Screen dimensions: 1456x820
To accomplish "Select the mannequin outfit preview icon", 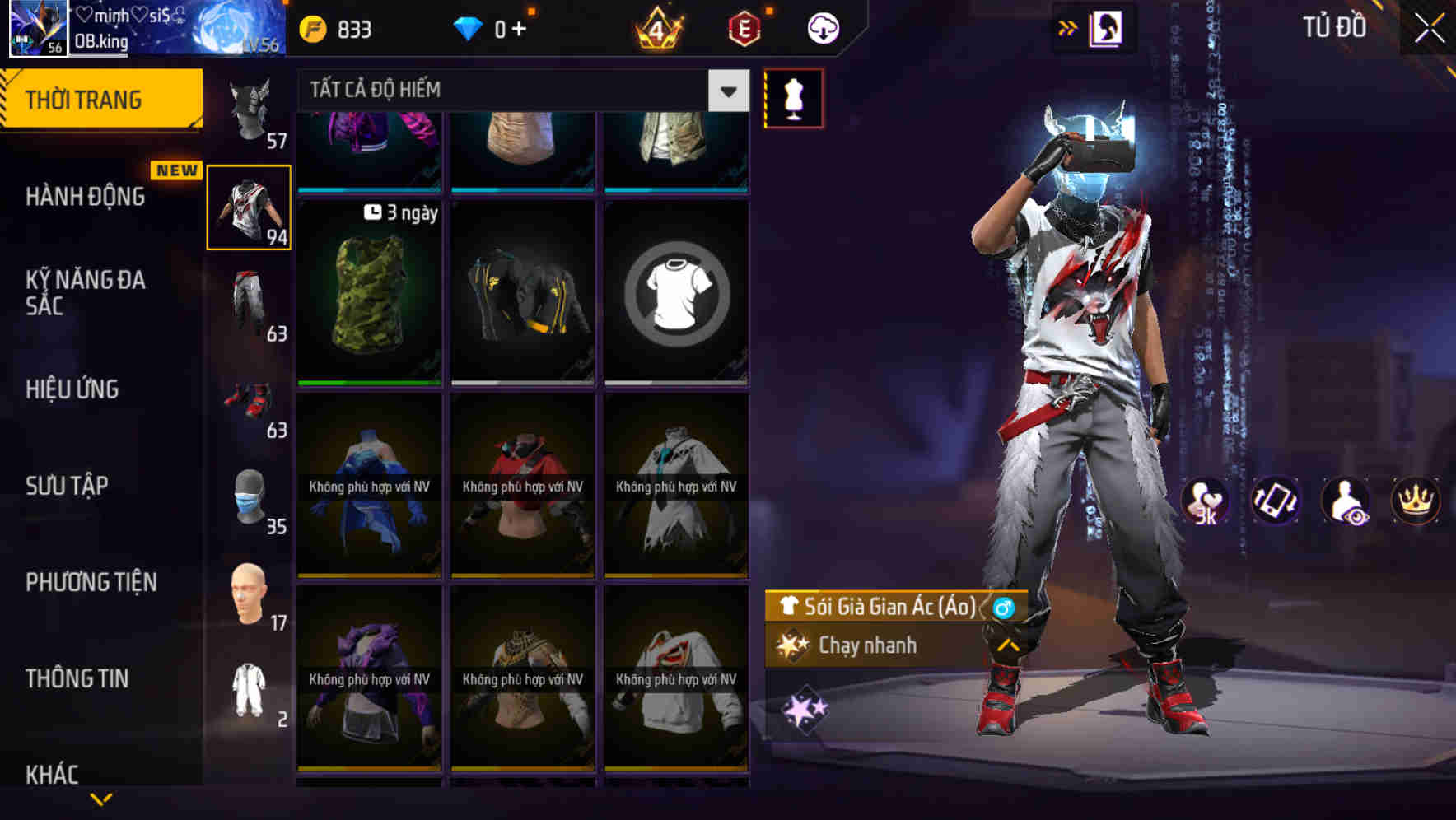I will tap(792, 97).
